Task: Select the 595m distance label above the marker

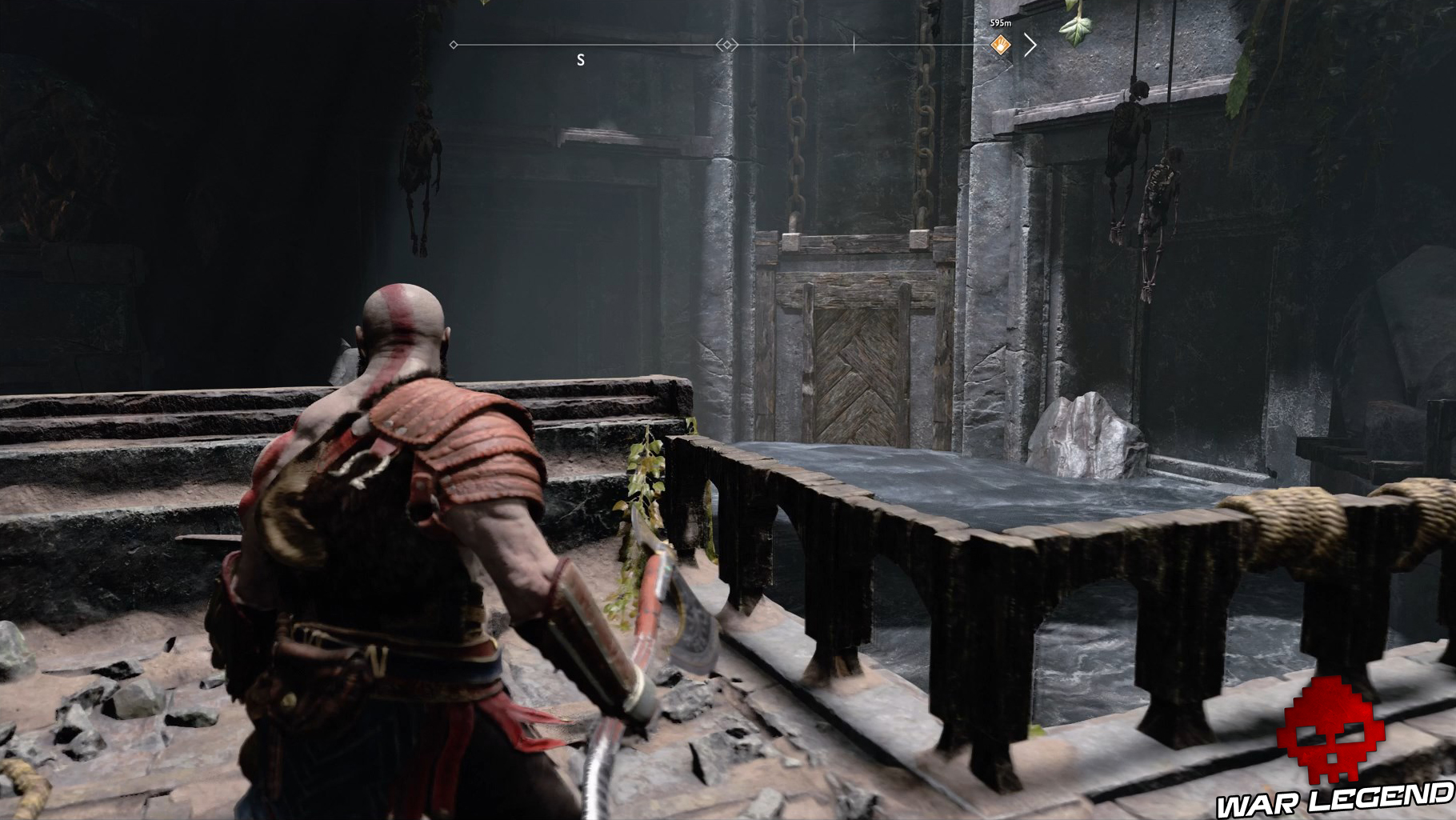Action: pos(1000,23)
